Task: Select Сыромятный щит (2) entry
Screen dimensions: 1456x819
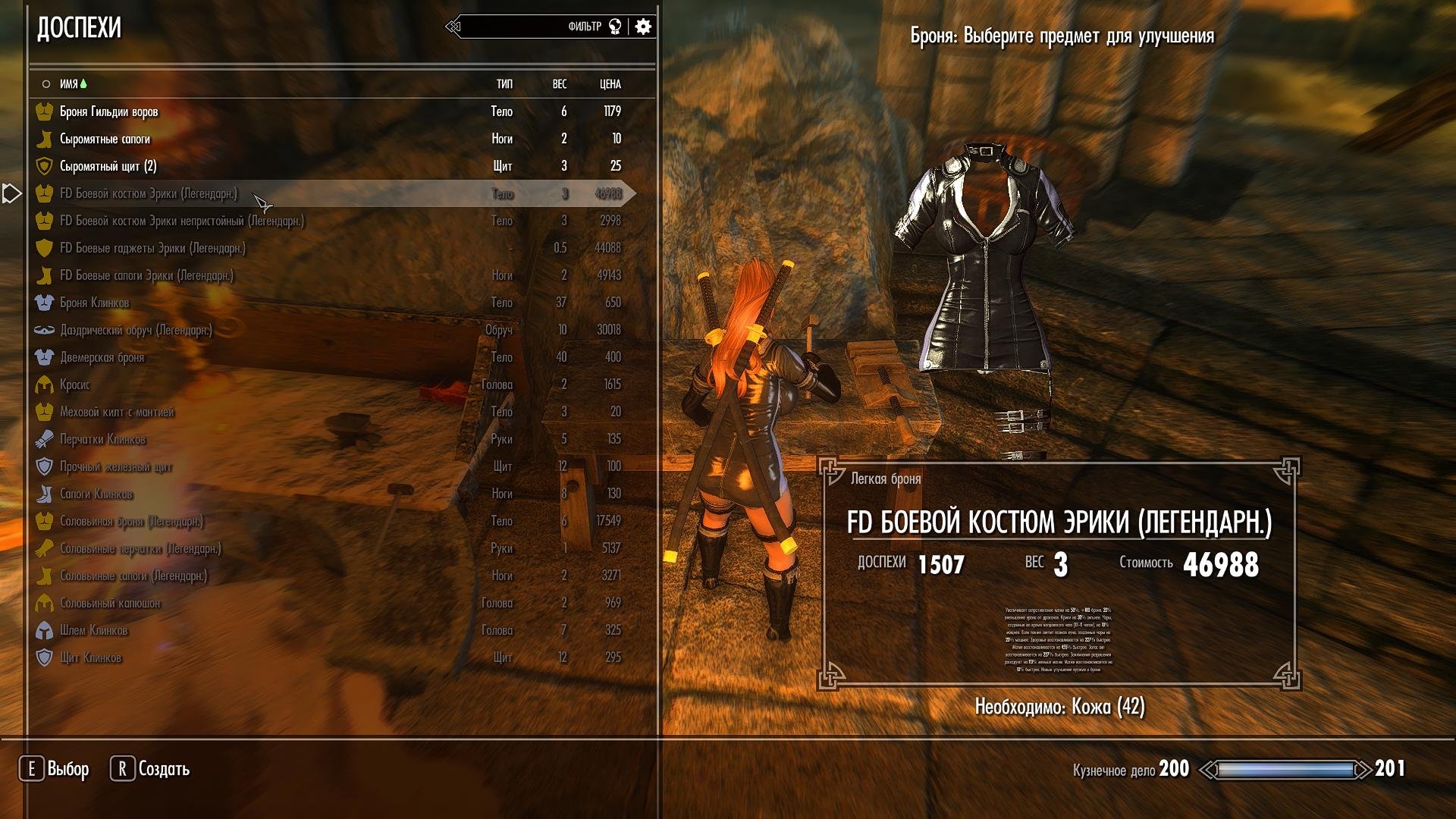Action: (108, 166)
